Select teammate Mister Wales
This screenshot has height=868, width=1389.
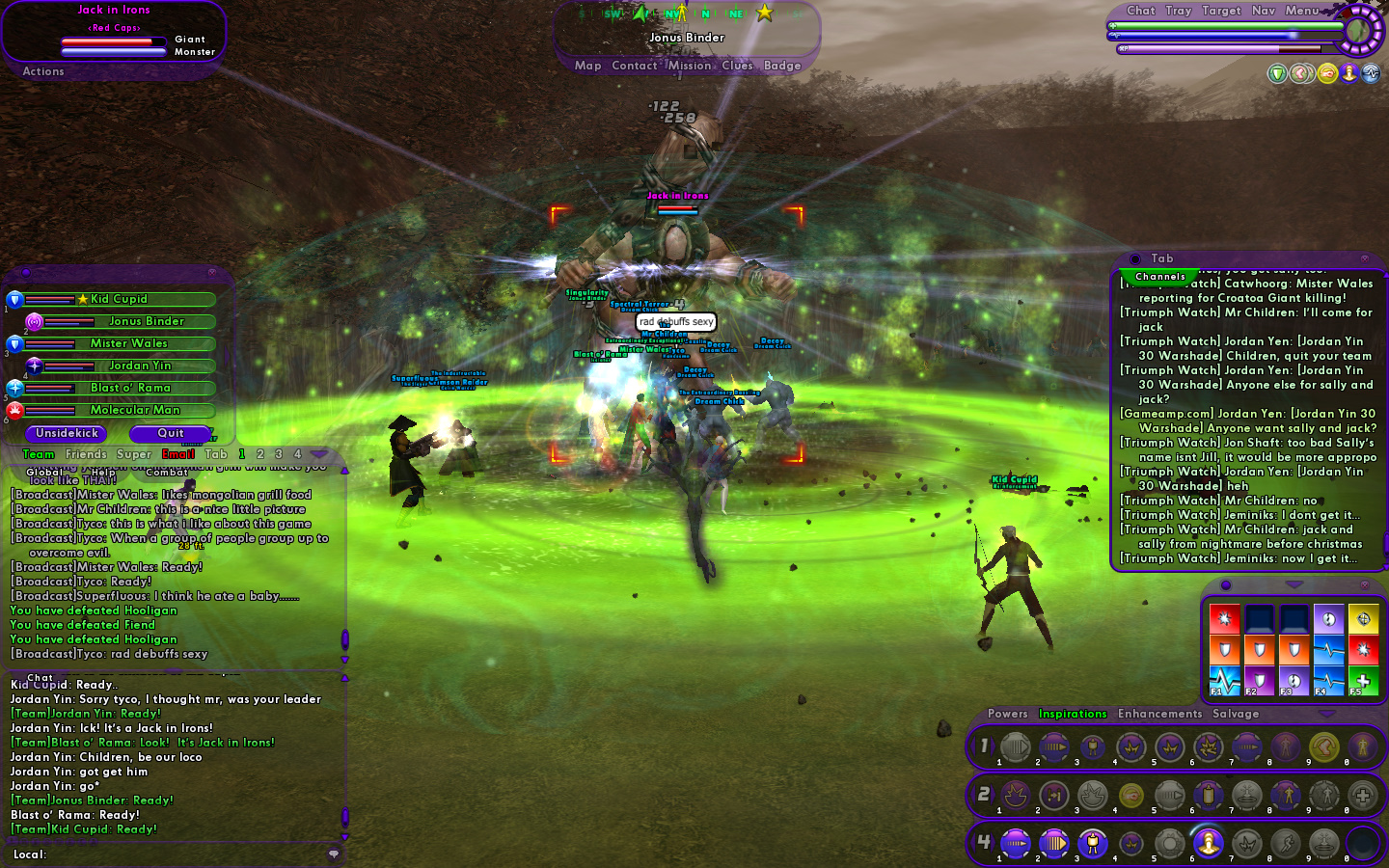pyautogui.click(x=128, y=343)
